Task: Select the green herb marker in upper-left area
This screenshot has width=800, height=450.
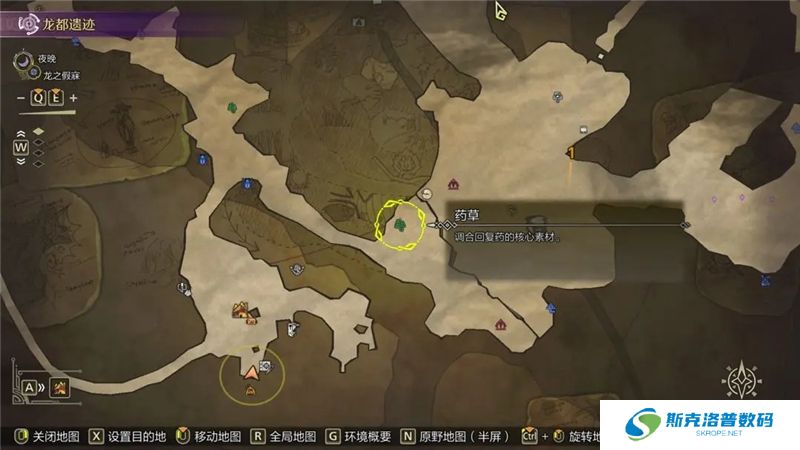Action: coord(233,106)
